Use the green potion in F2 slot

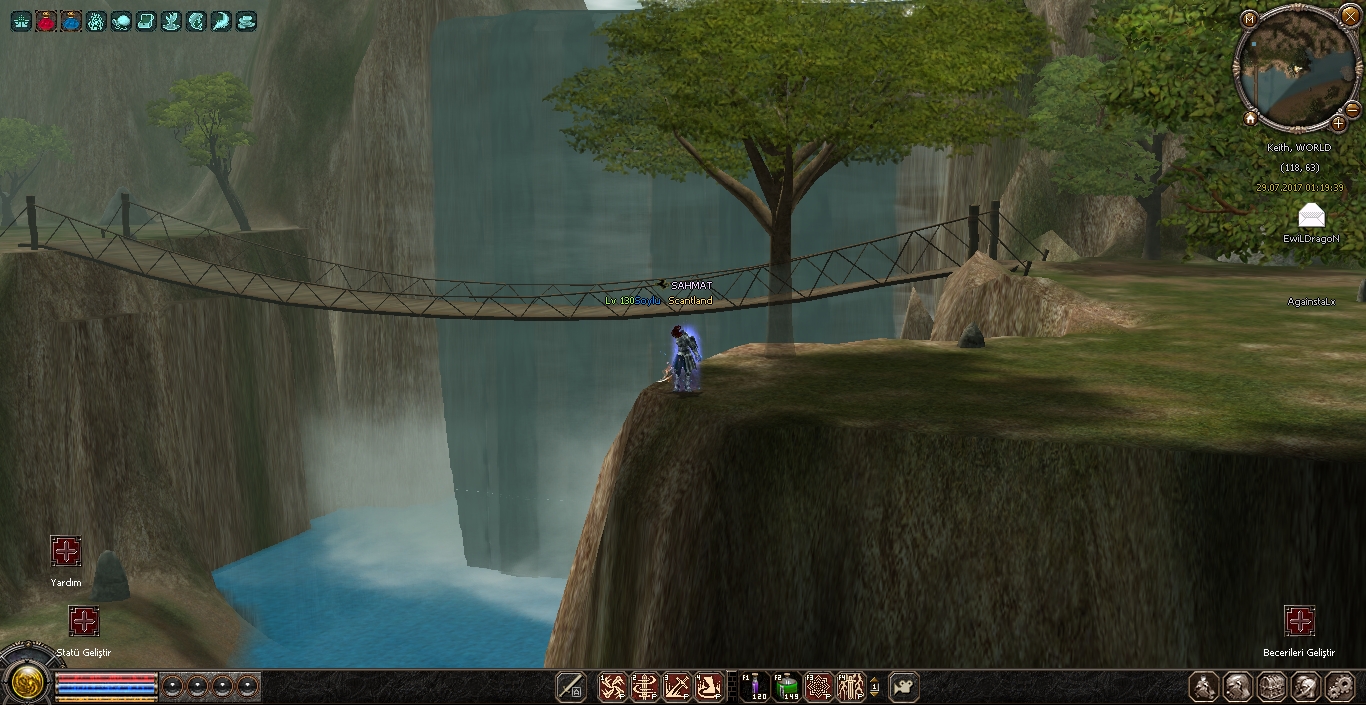[x=787, y=687]
